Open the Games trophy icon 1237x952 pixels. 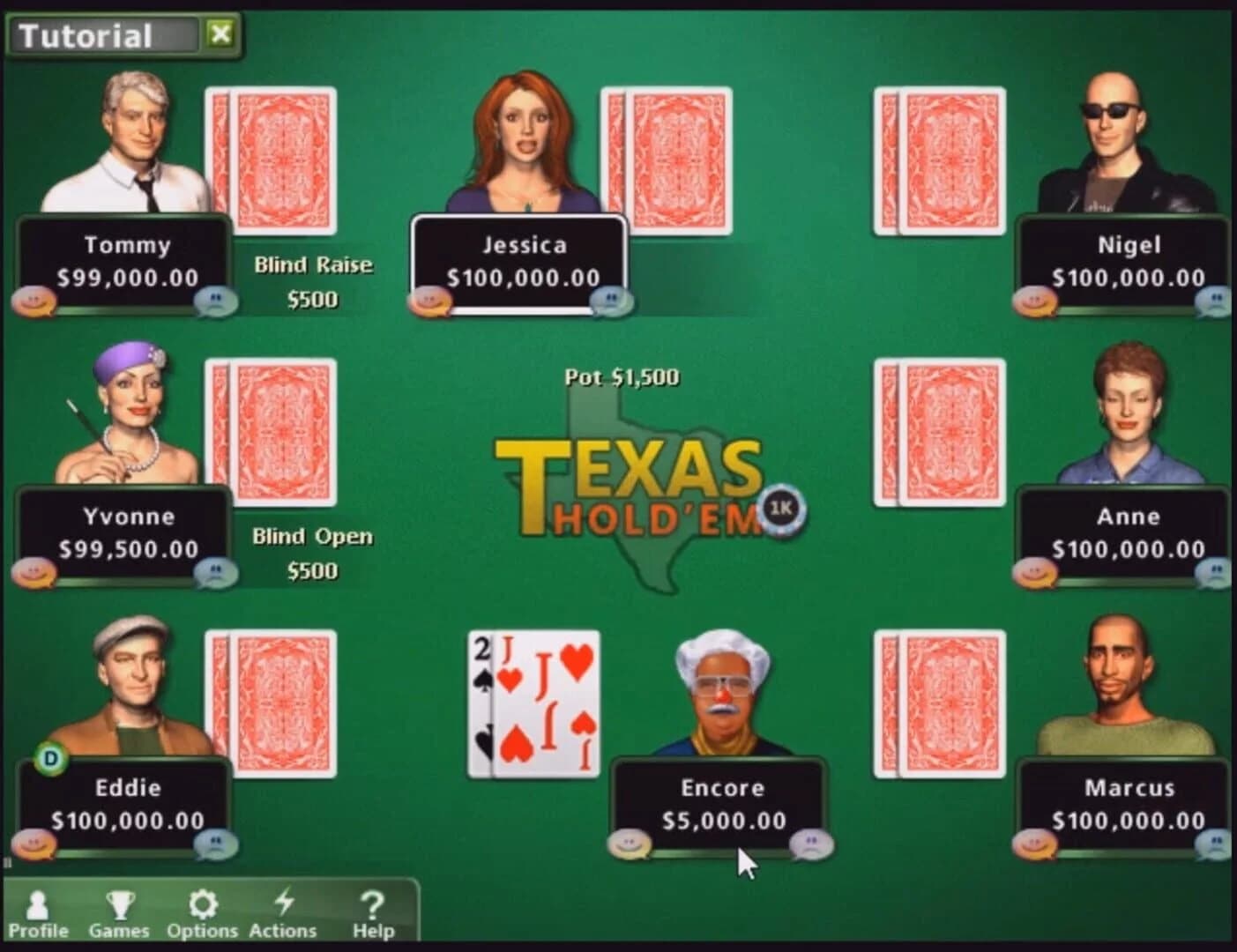pos(121,904)
